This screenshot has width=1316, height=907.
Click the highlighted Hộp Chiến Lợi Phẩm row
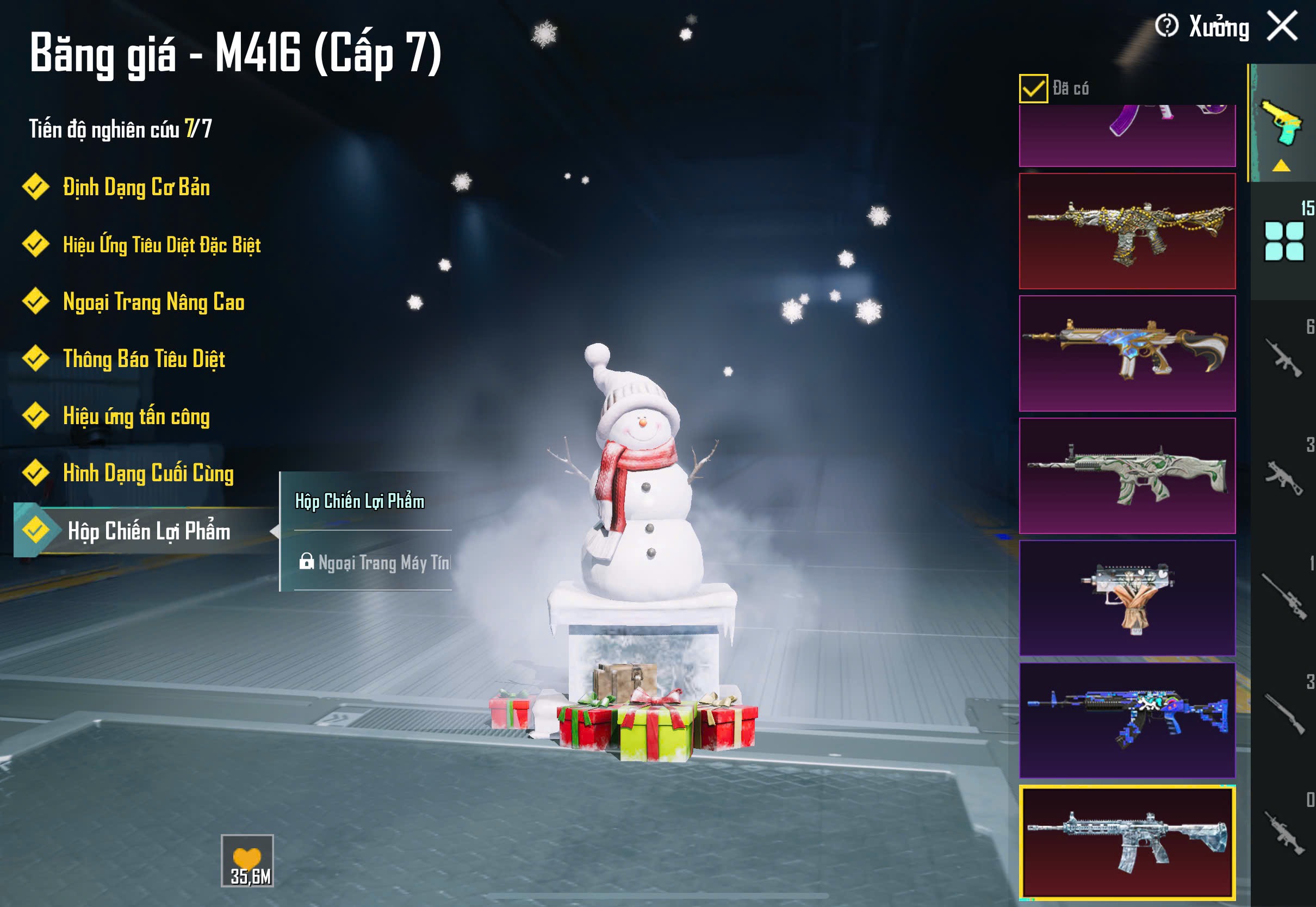(148, 531)
